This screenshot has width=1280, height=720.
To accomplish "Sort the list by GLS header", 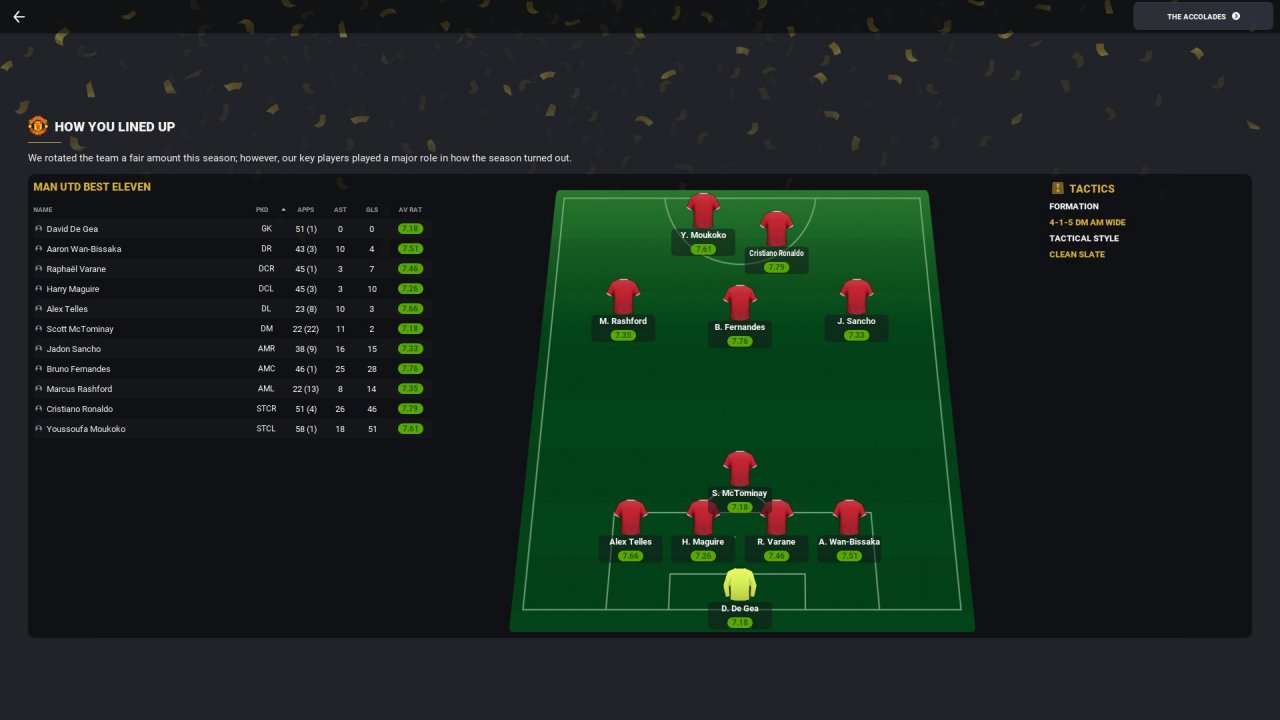I will (372, 210).
